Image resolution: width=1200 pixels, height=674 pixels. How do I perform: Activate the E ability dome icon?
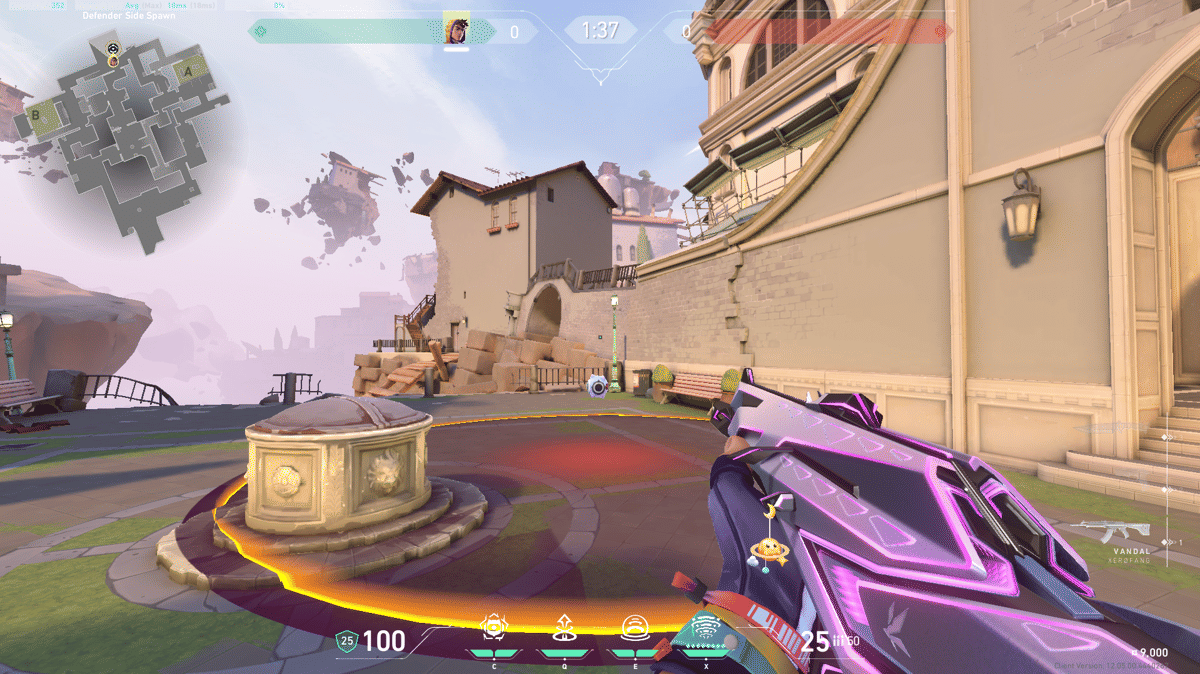(632, 628)
